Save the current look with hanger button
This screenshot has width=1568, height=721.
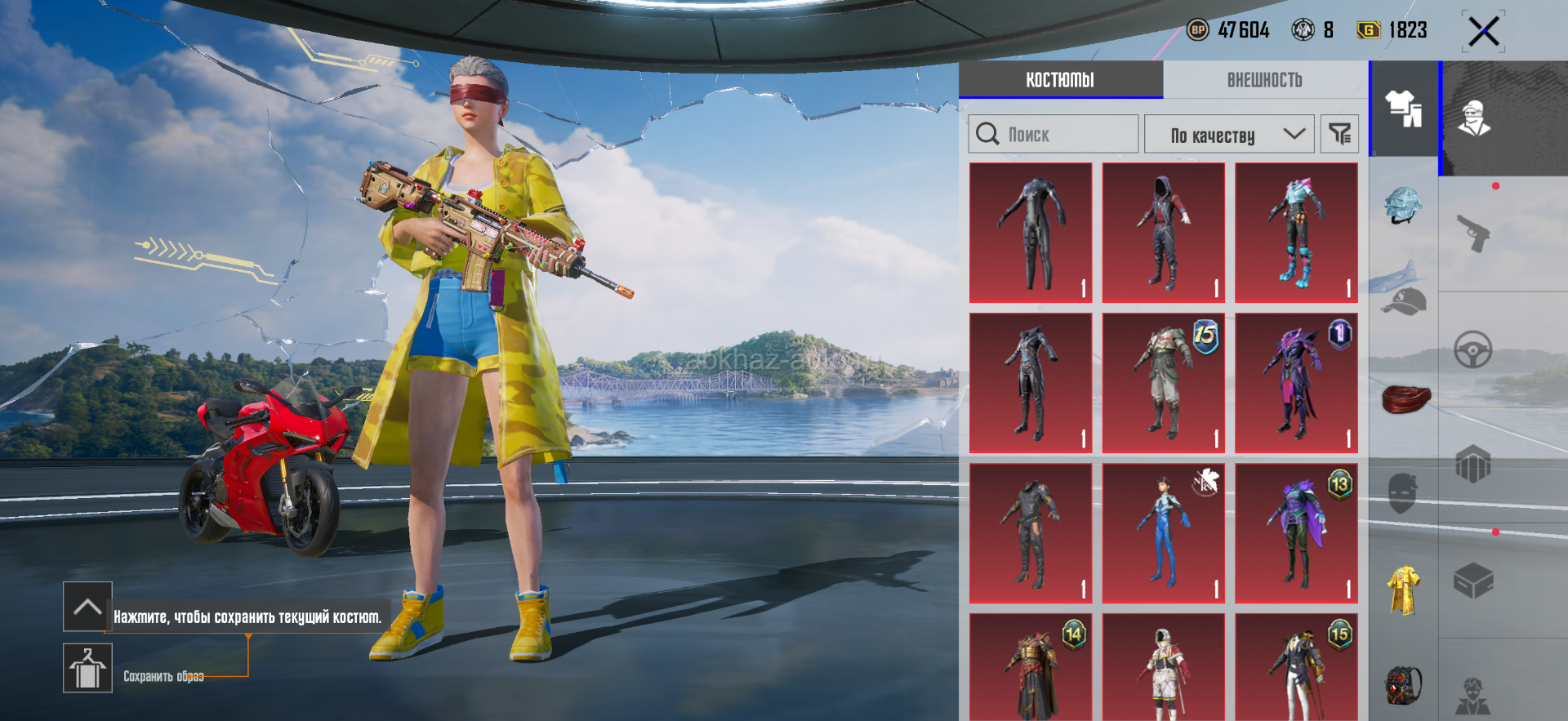pyautogui.click(x=87, y=668)
